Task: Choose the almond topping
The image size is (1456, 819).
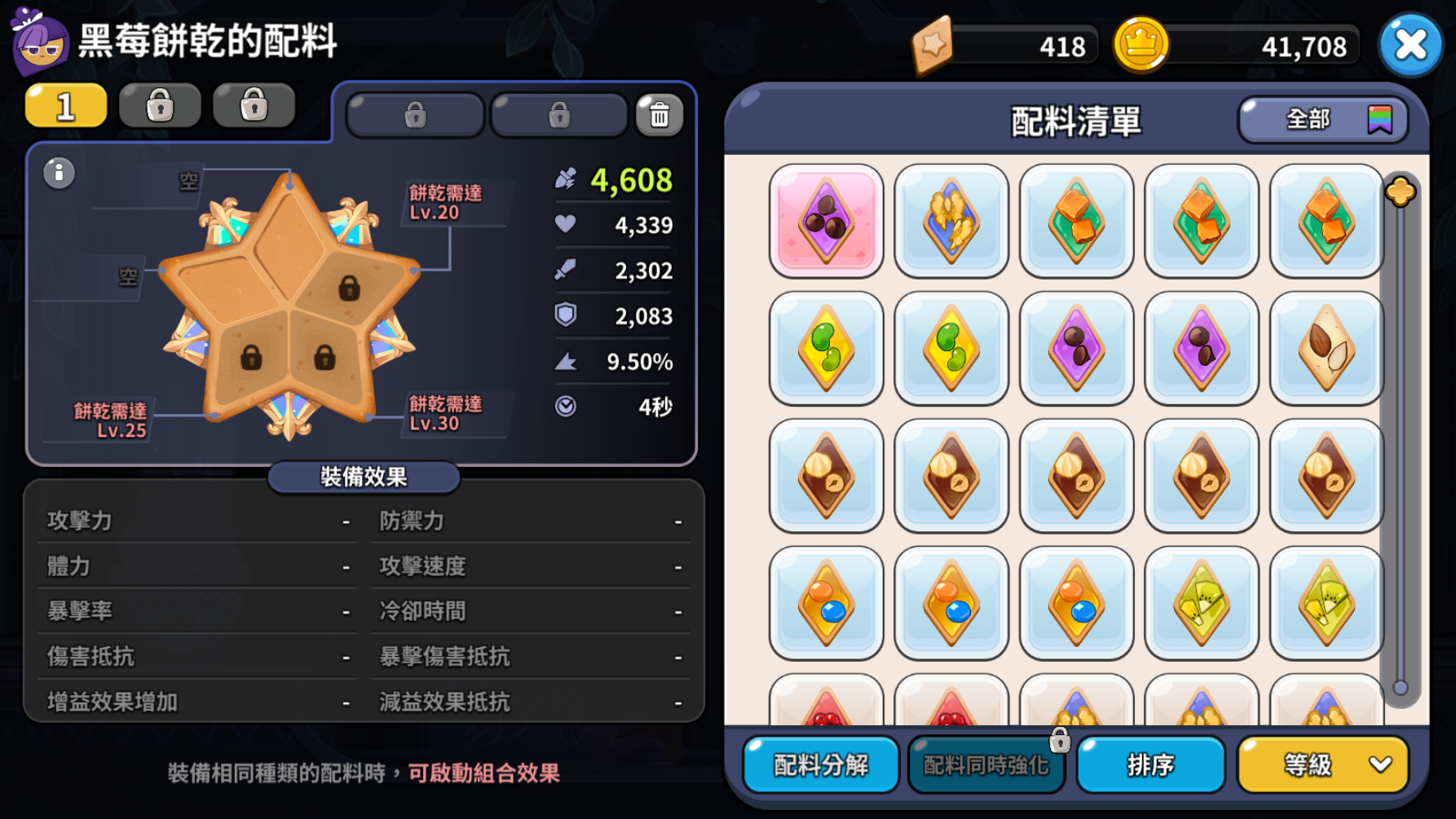Action: click(x=1326, y=349)
